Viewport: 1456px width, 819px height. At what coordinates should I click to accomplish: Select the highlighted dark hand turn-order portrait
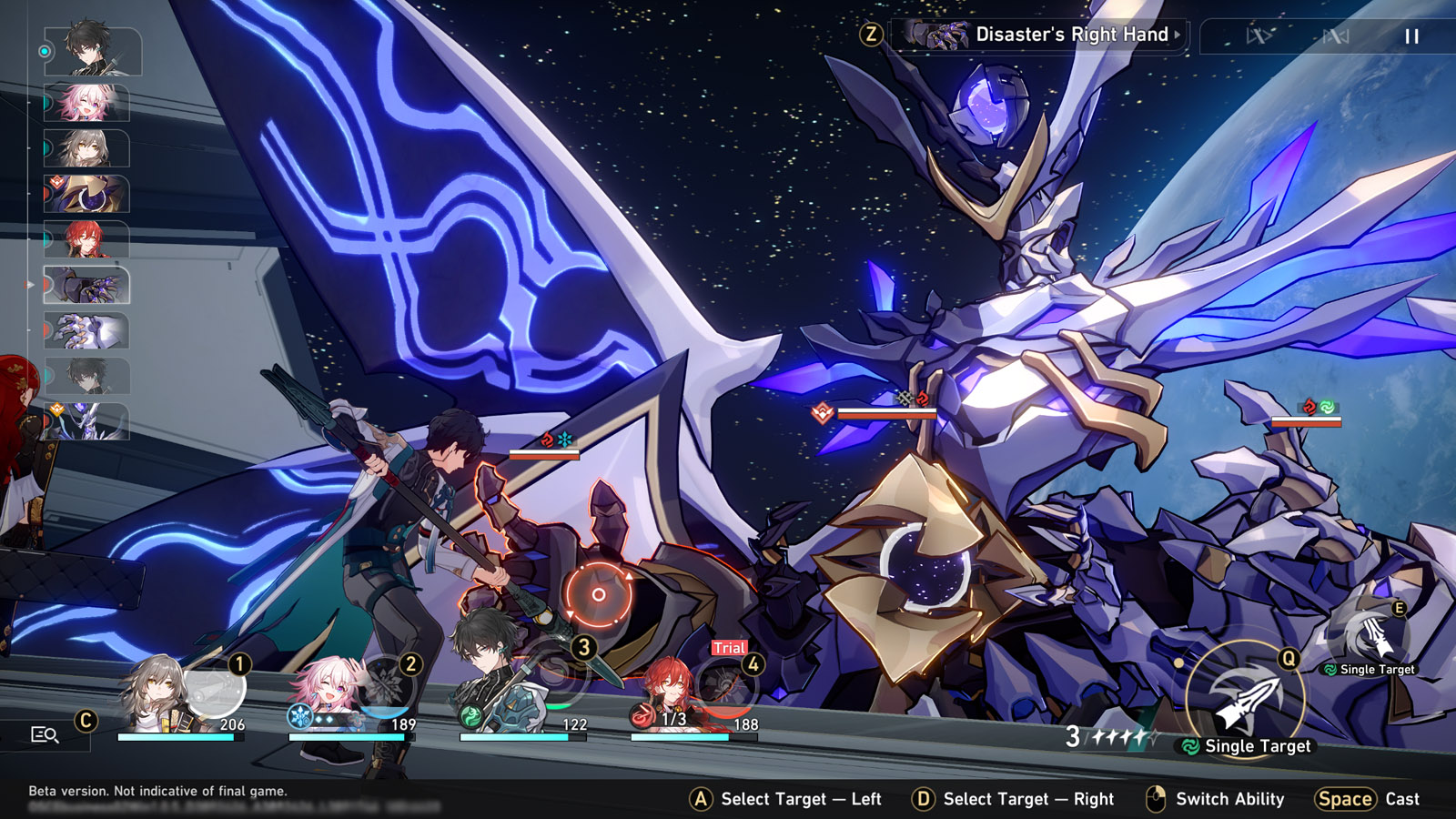tap(87, 285)
